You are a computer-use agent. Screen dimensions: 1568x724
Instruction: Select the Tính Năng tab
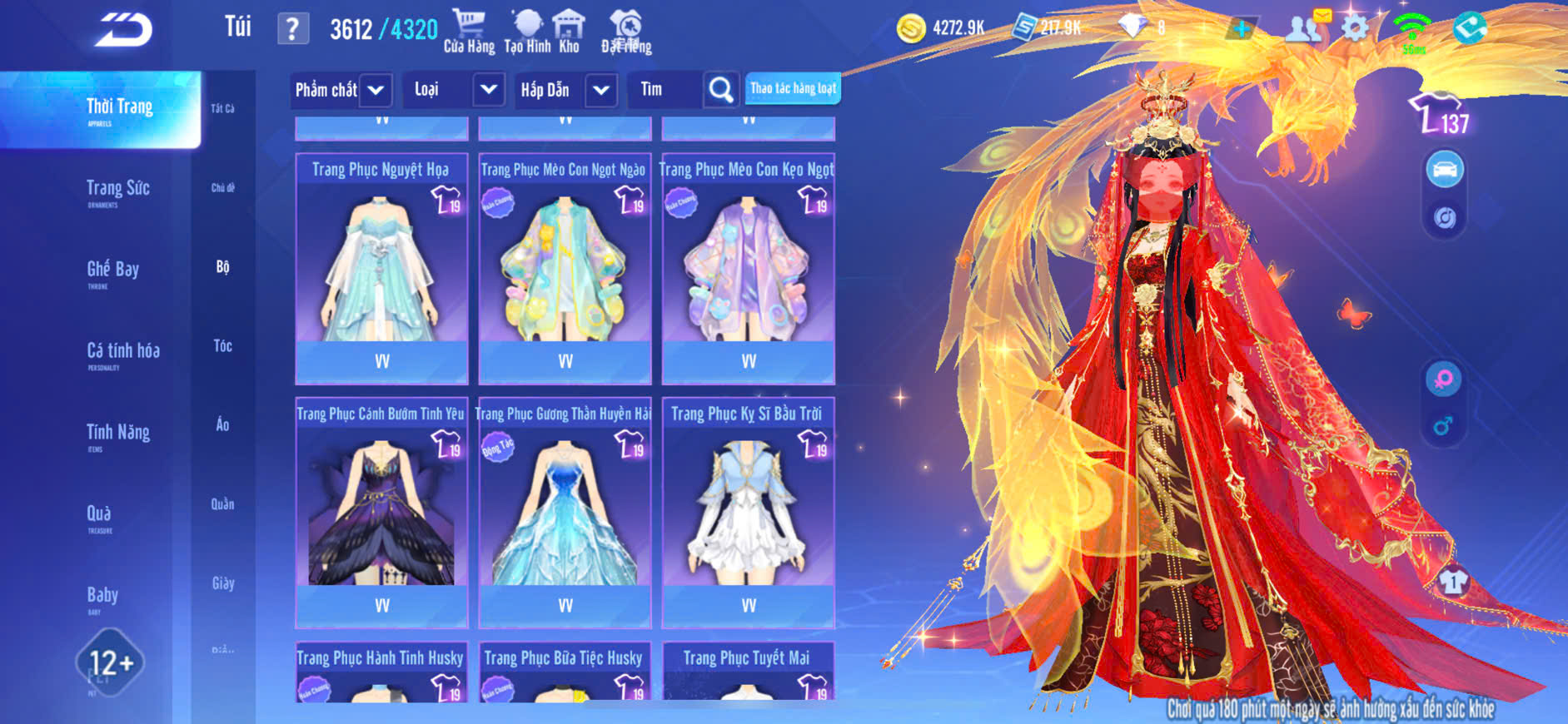[118, 433]
